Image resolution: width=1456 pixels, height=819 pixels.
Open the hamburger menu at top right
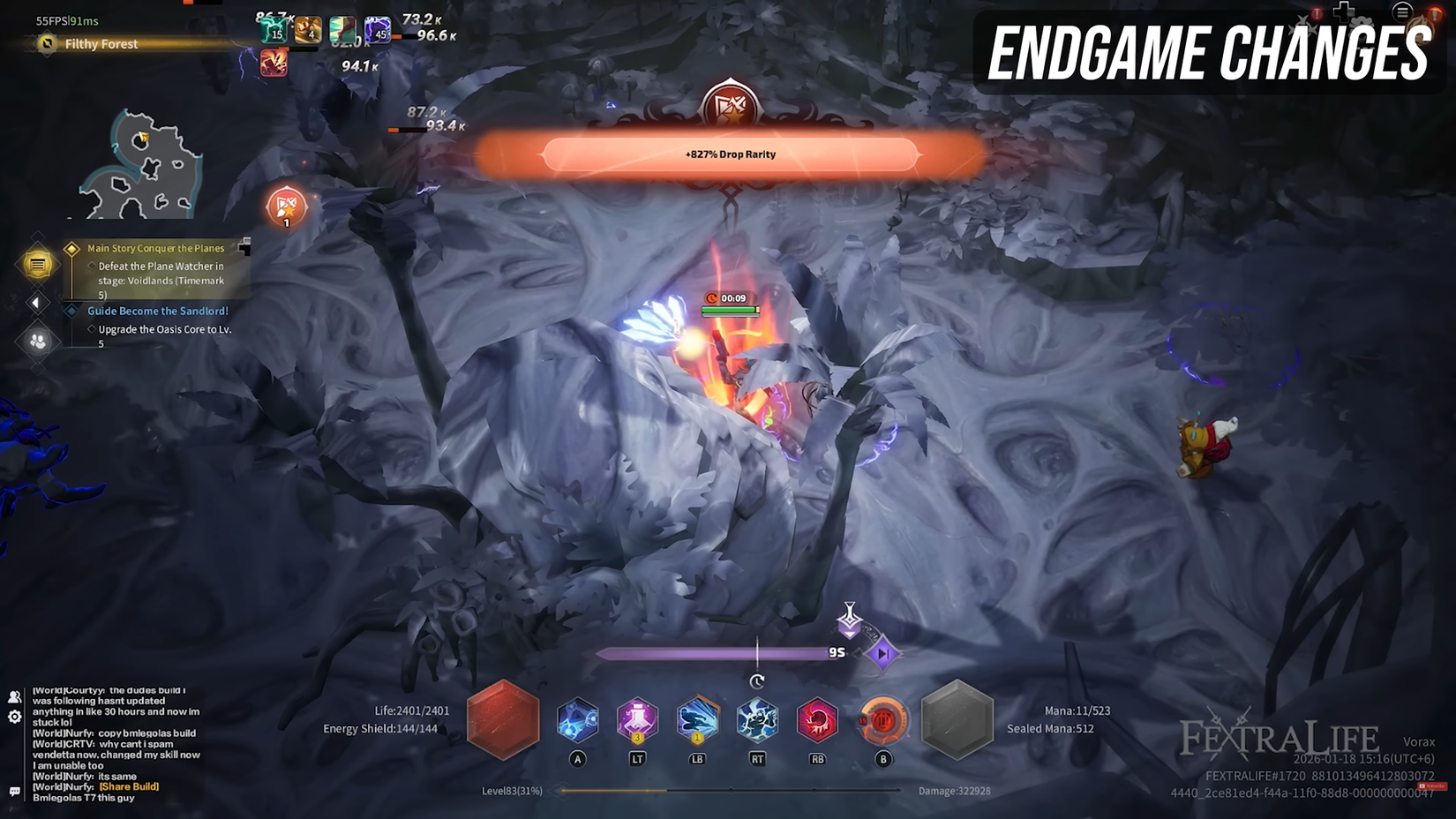click(x=1402, y=13)
